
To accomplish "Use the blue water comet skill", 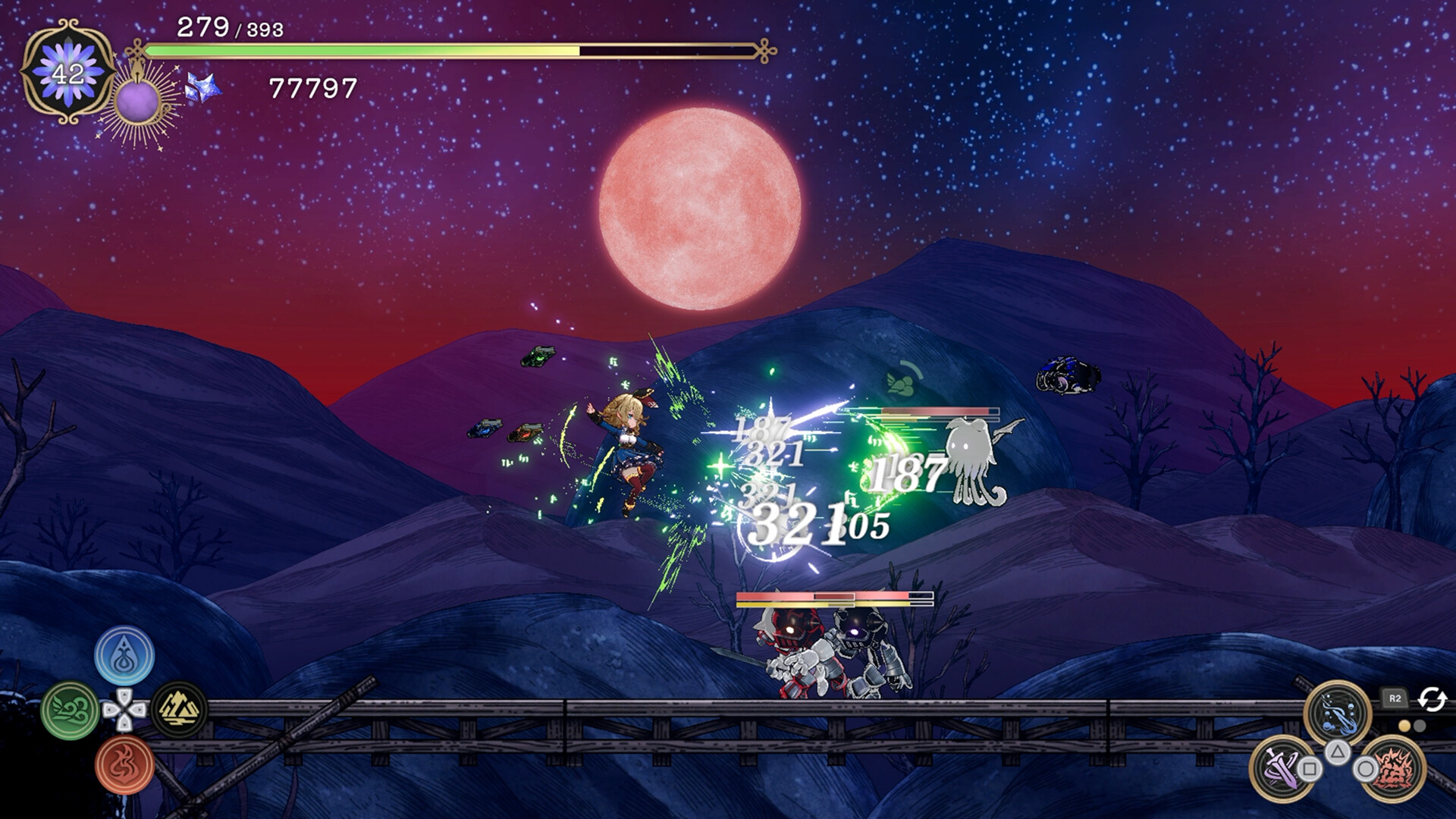I will click(x=1337, y=714).
